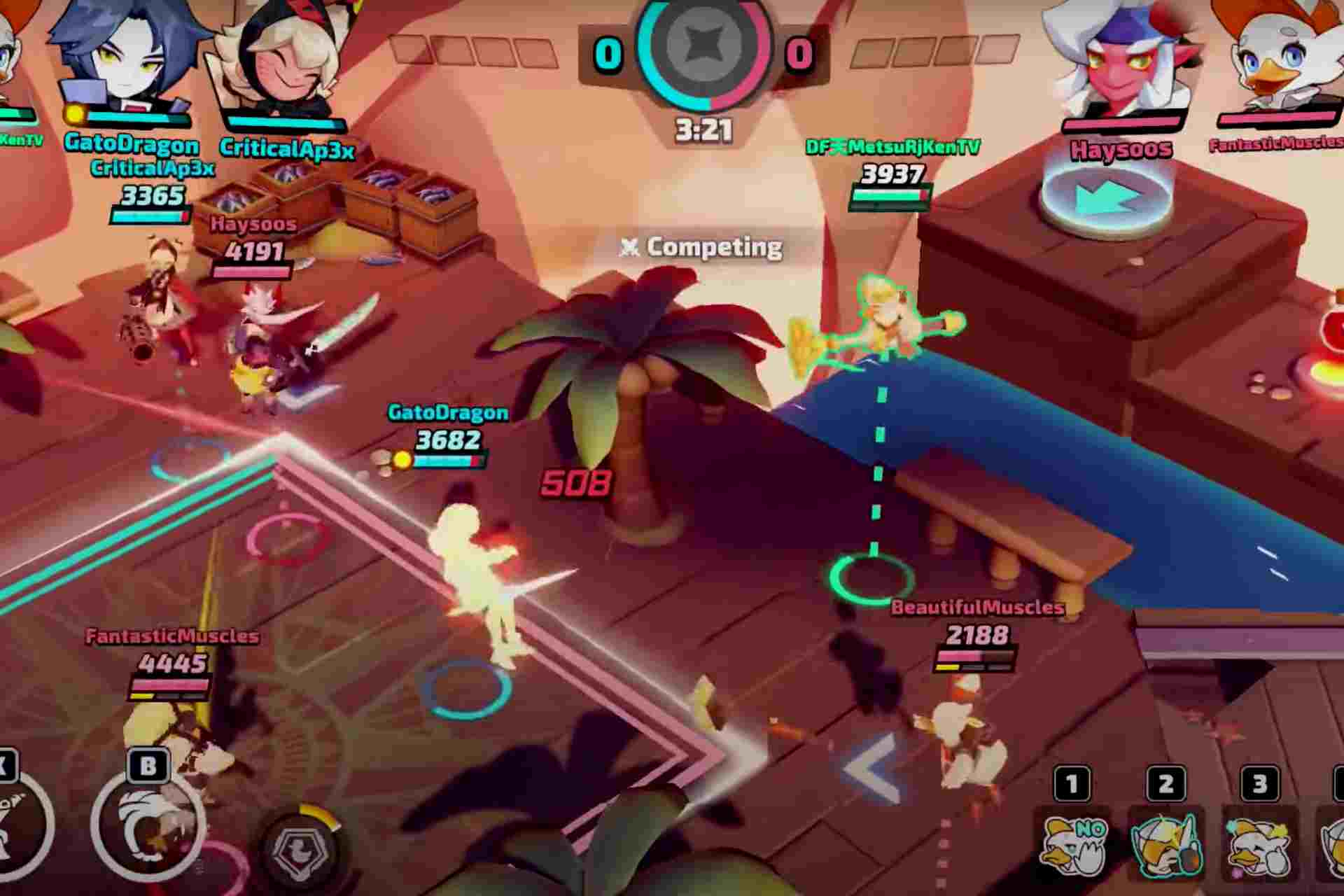Send the duck "NO" emote sticker

pos(1072,840)
